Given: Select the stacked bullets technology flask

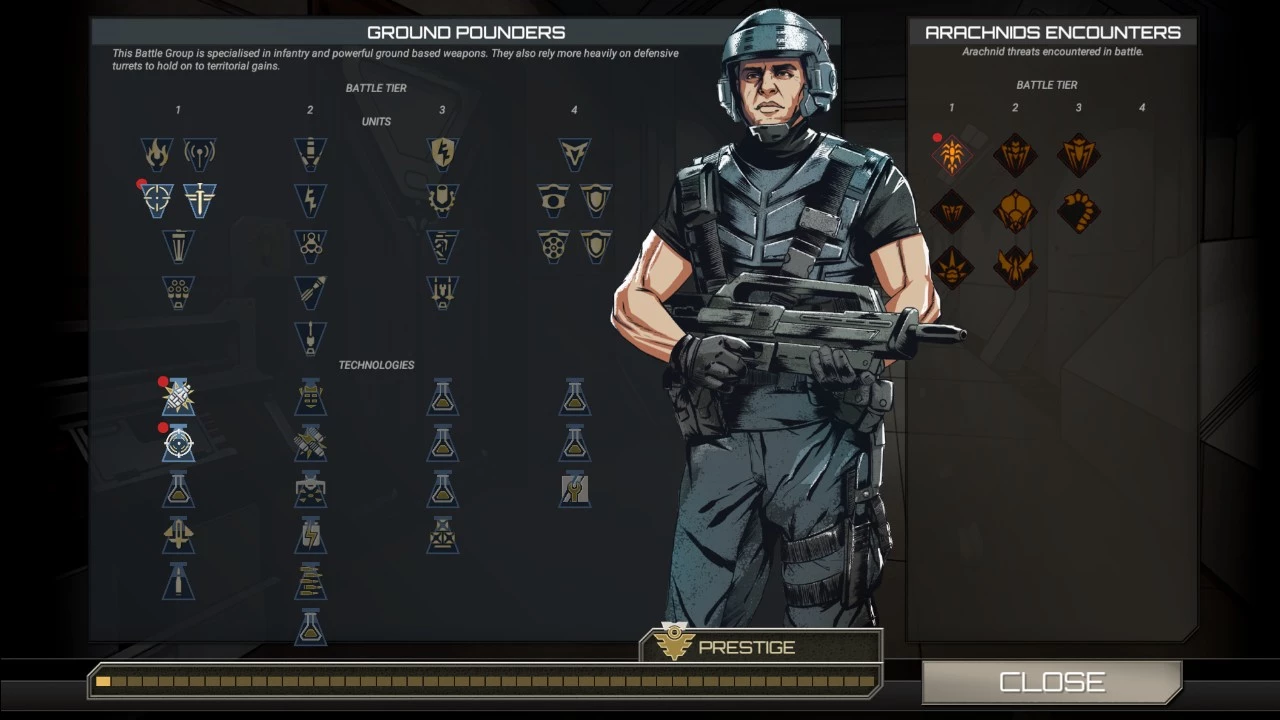Looking at the screenshot, I should (310, 581).
